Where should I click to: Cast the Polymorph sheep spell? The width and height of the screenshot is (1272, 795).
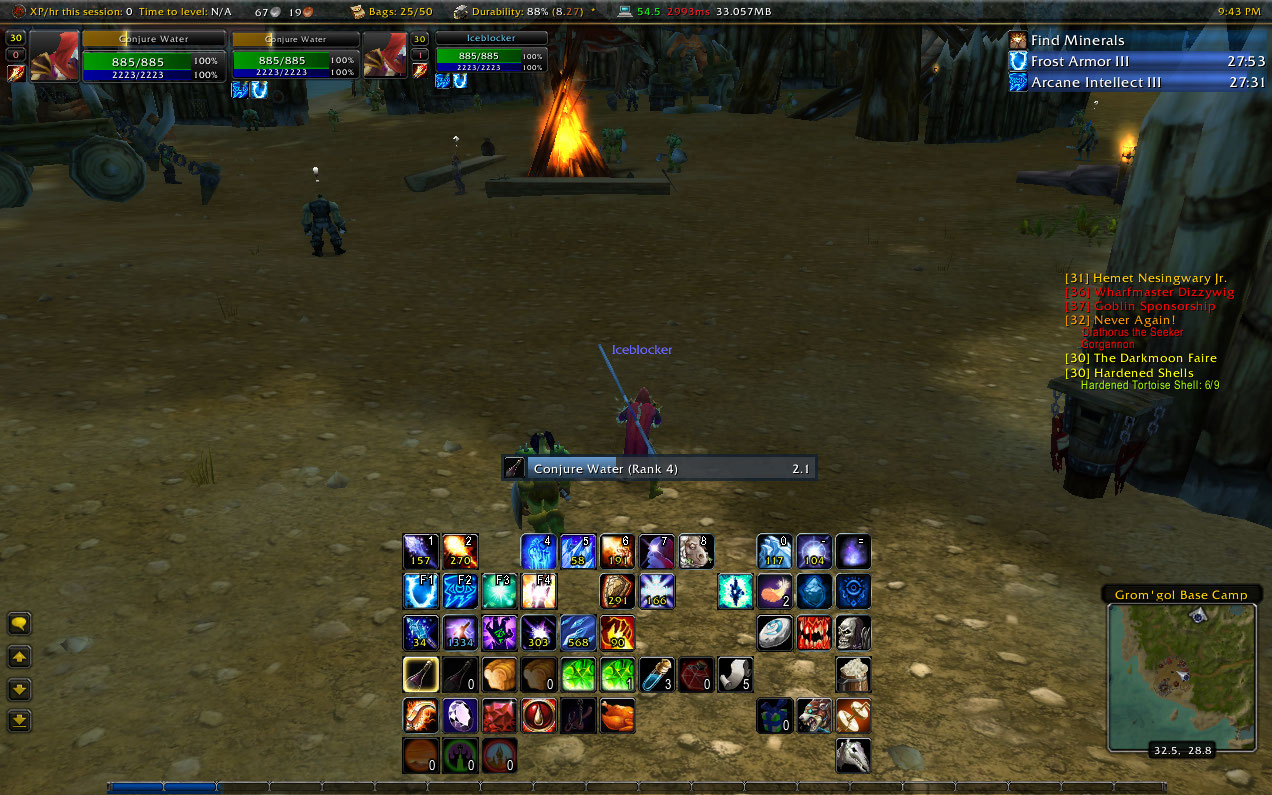pyautogui.click(x=696, y=551)
